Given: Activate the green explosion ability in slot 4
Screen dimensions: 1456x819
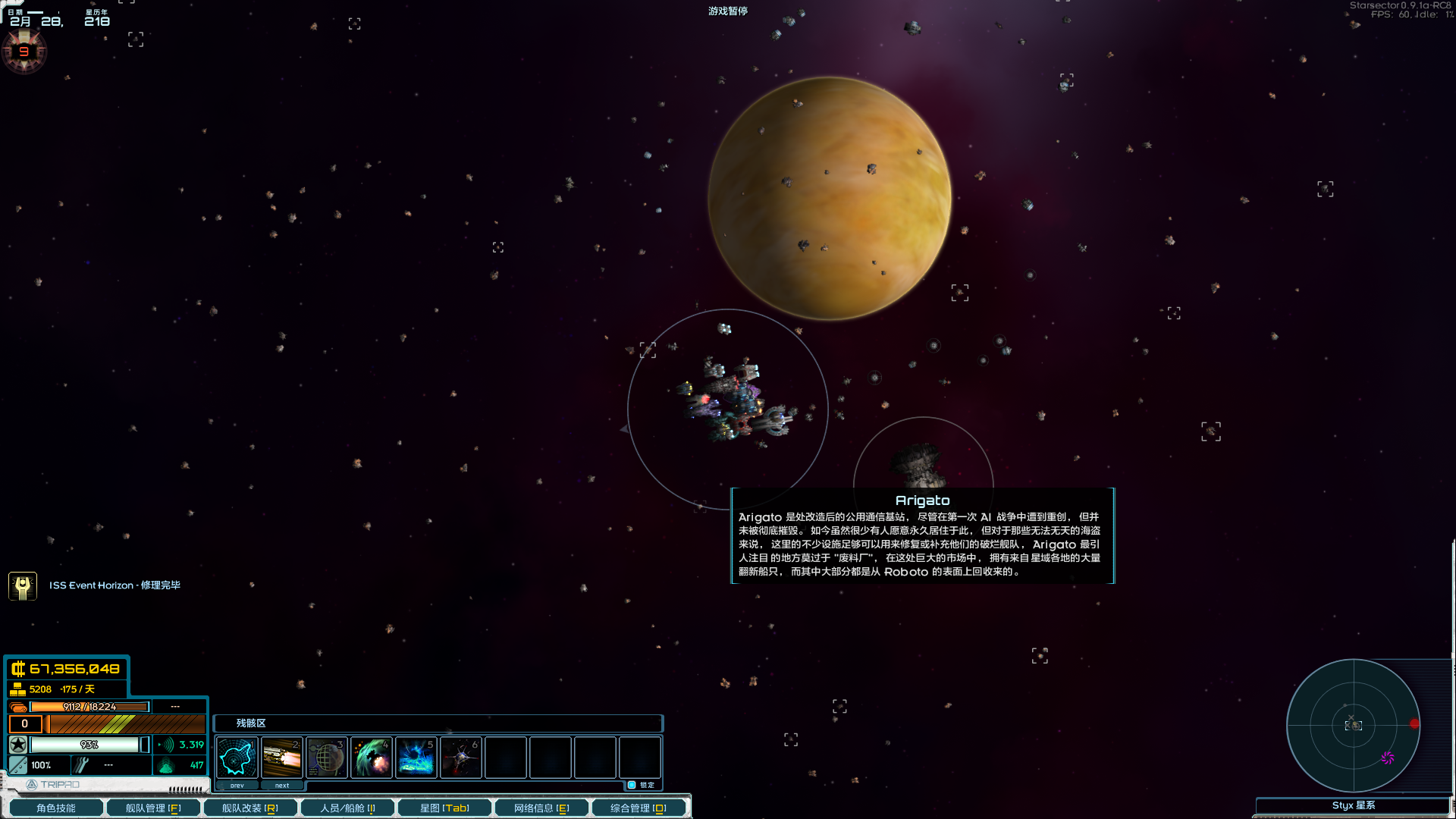Looking at the screenshot, I should pyautogui.click(x=371, y=757).
